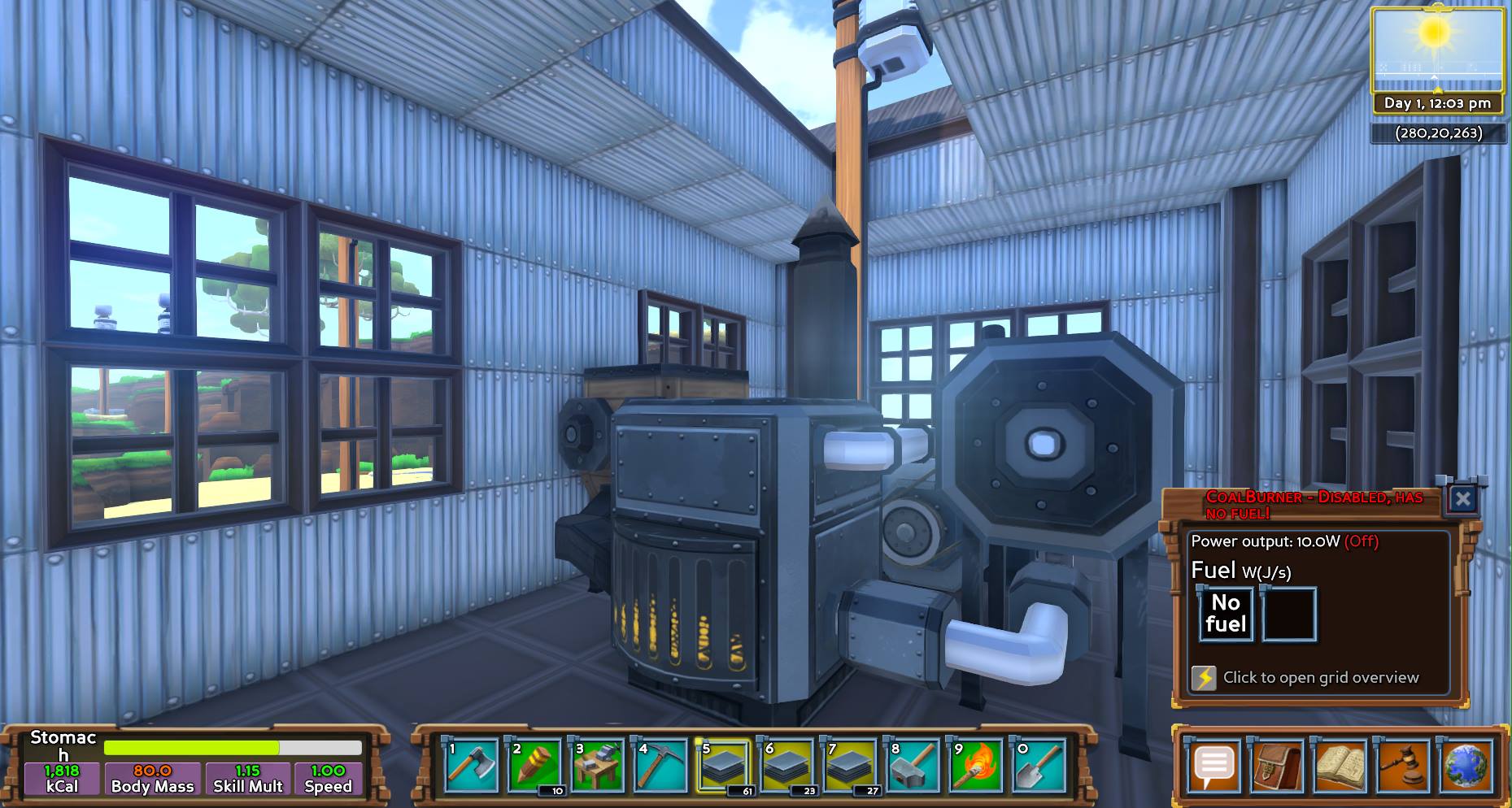
Task: Open the open book icon
Action: click(1340, 765)
